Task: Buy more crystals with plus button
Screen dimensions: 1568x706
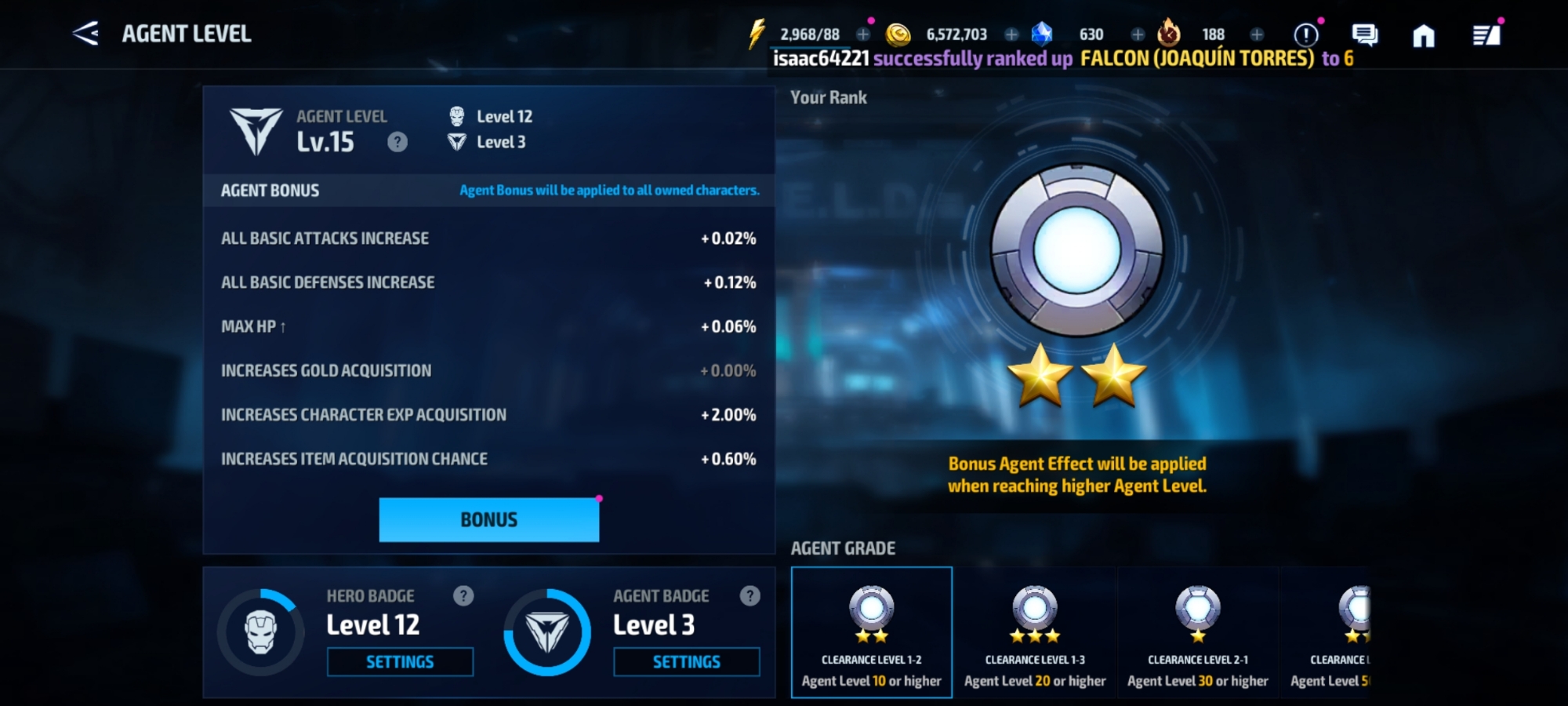Action: point(1138,35)
